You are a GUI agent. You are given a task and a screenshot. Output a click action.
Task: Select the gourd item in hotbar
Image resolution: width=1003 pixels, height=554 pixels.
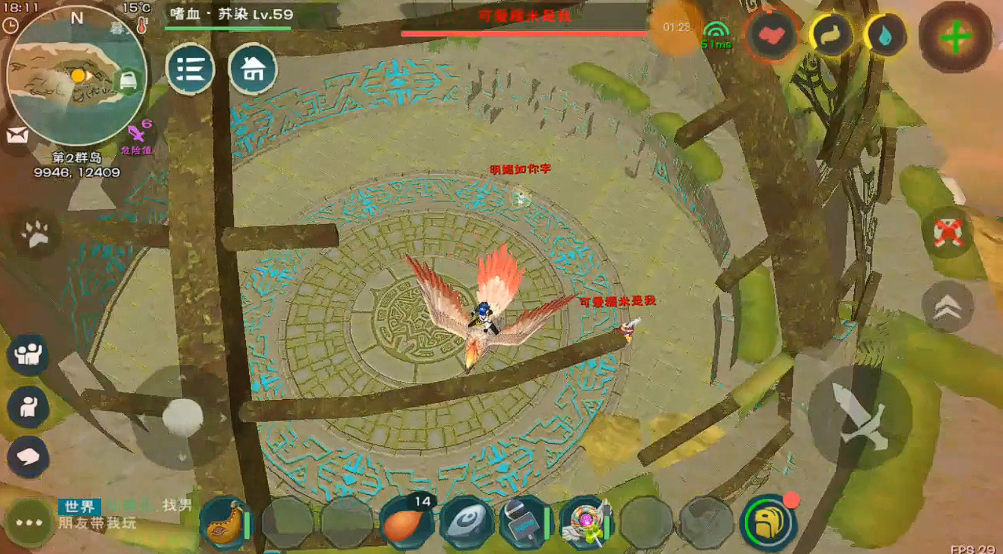pyautogui.click(x=227, y=521)
